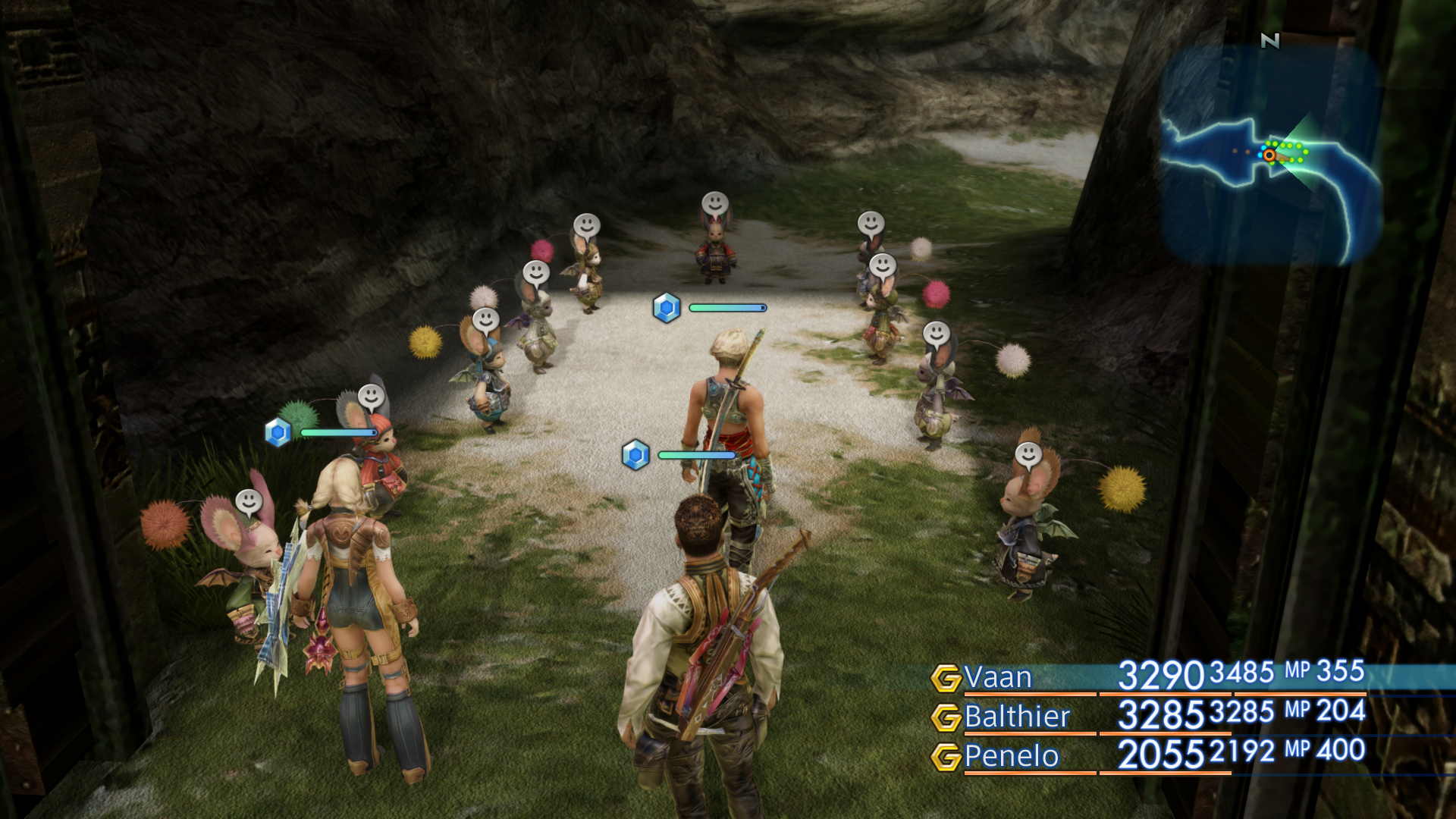1456x819 pixels.
Task: Toggle the gambit icon beside Vaan
Action: click(946, 678)
